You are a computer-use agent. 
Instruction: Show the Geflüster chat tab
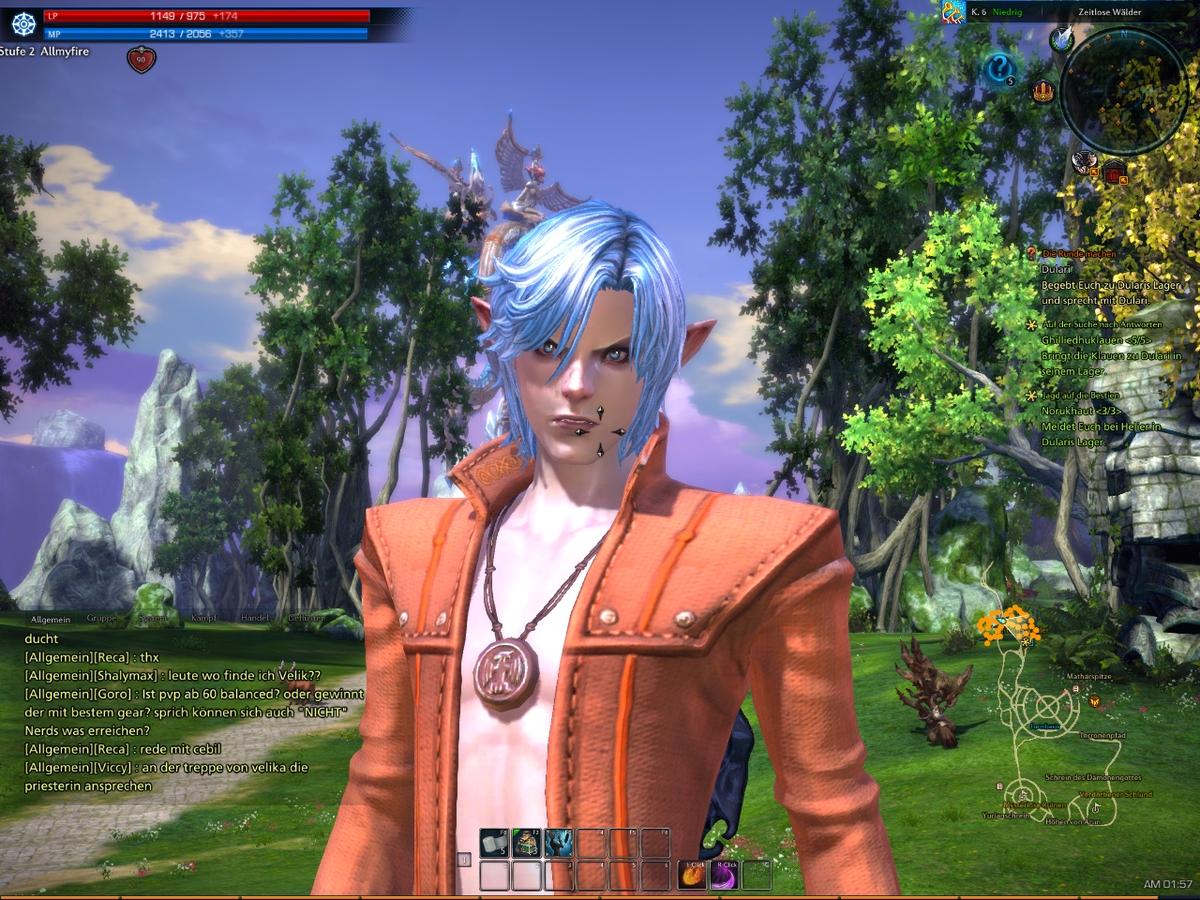tap(306, 618)
